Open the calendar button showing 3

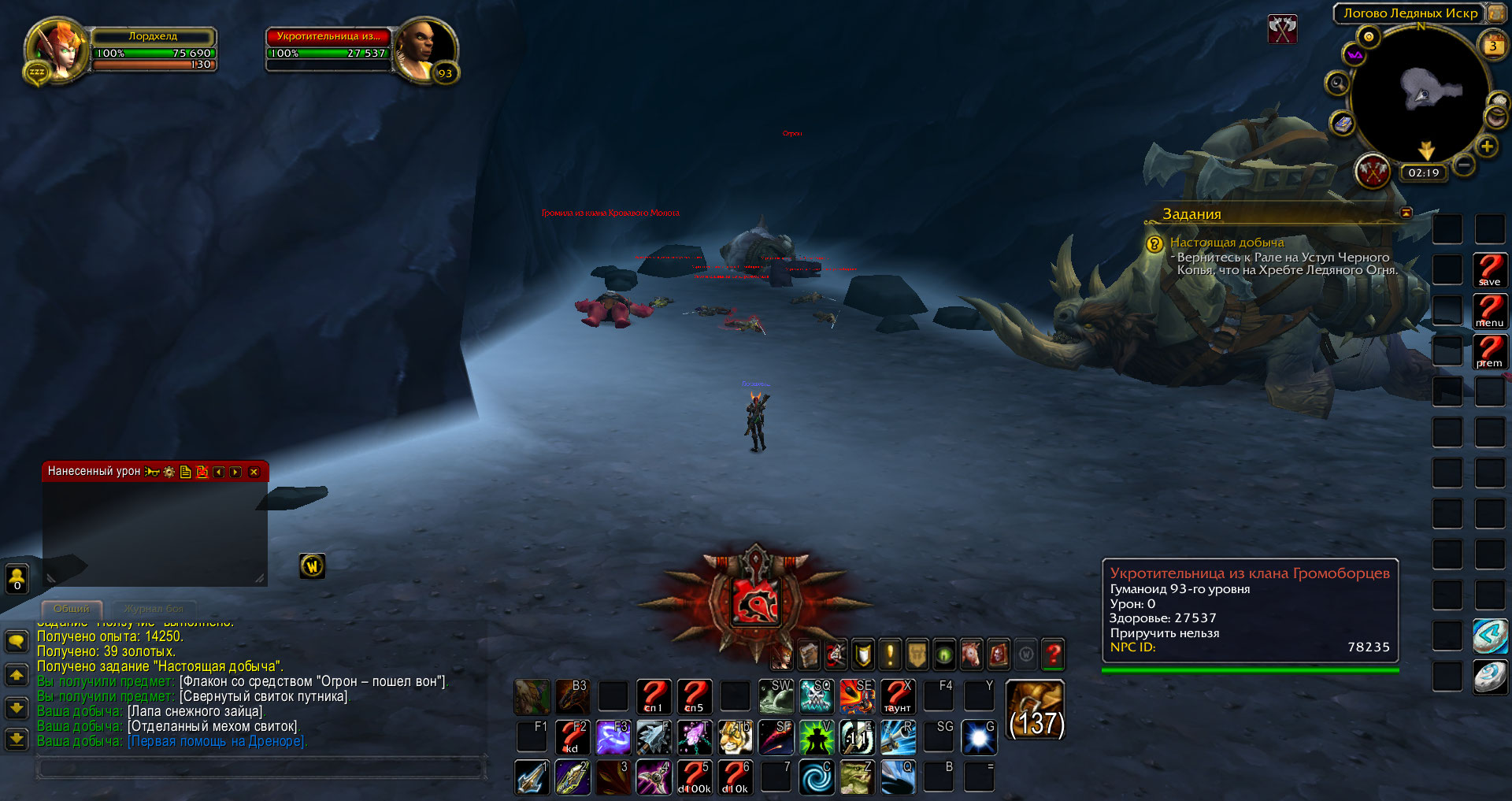[1492, 46]
